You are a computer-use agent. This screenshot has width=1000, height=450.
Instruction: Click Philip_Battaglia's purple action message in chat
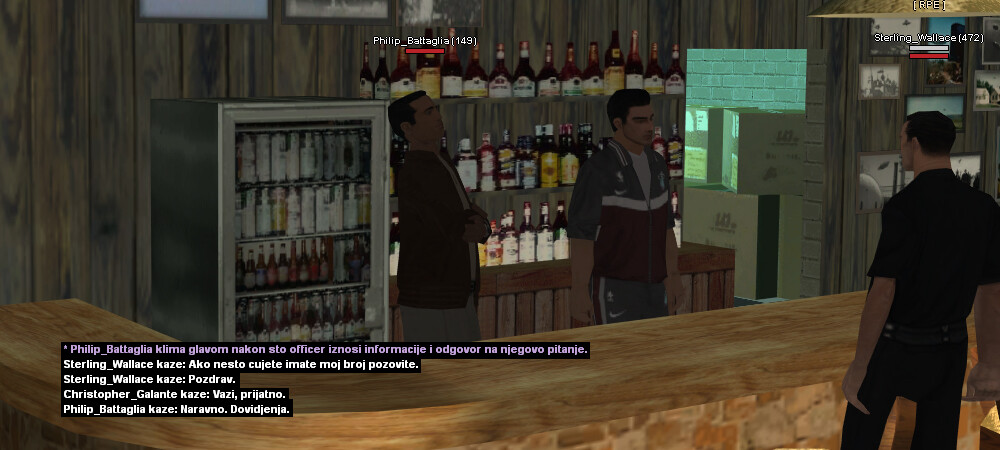325,349
